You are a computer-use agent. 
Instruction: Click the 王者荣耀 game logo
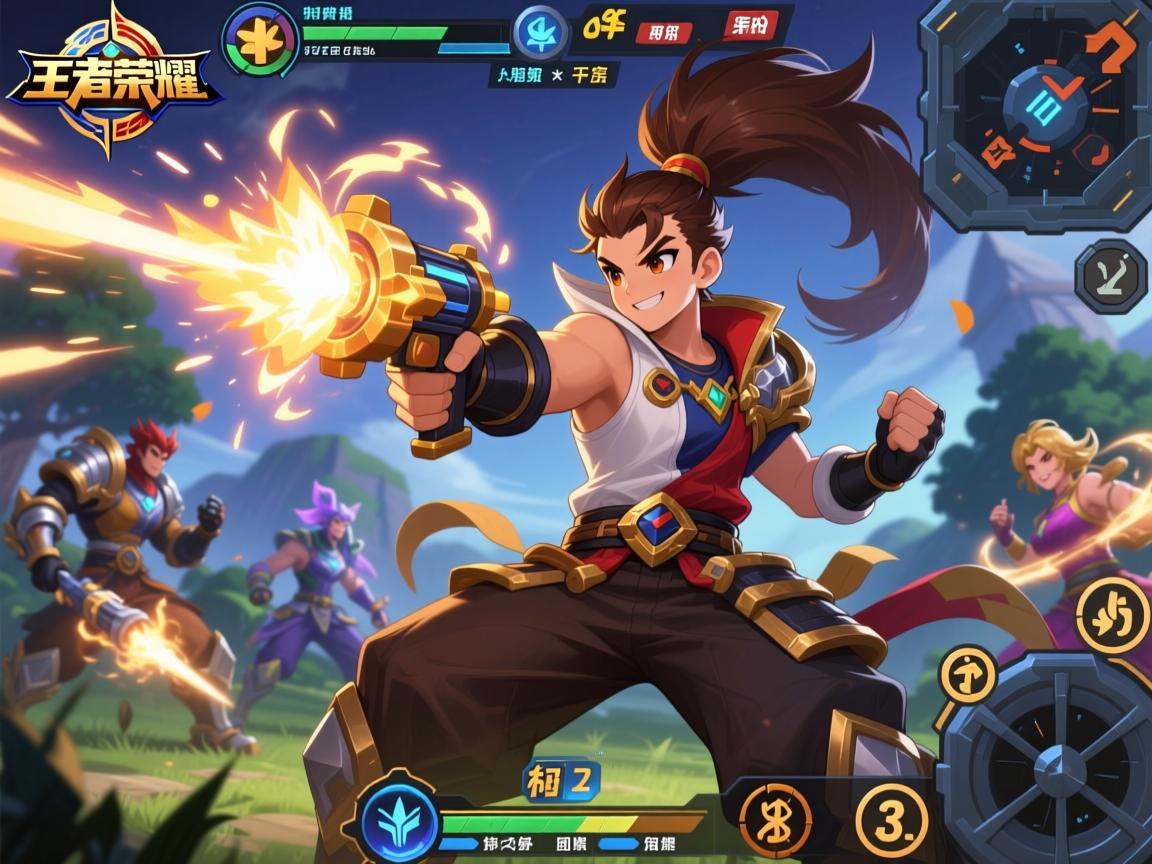pos(112,80)
